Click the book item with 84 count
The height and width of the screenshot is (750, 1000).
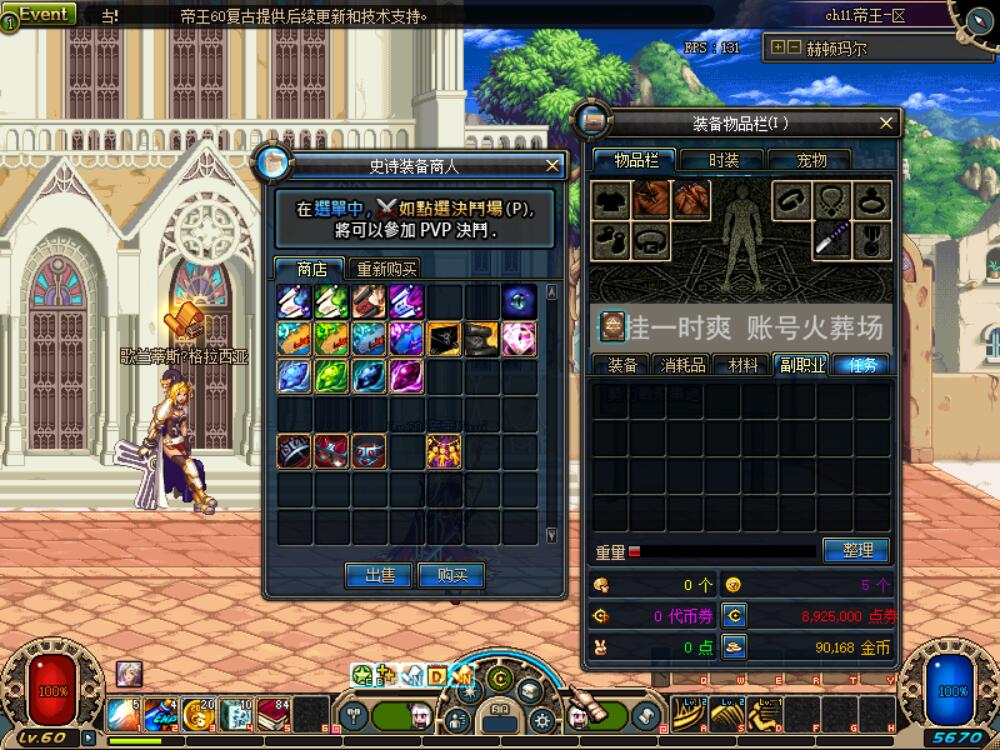[272, 713]
